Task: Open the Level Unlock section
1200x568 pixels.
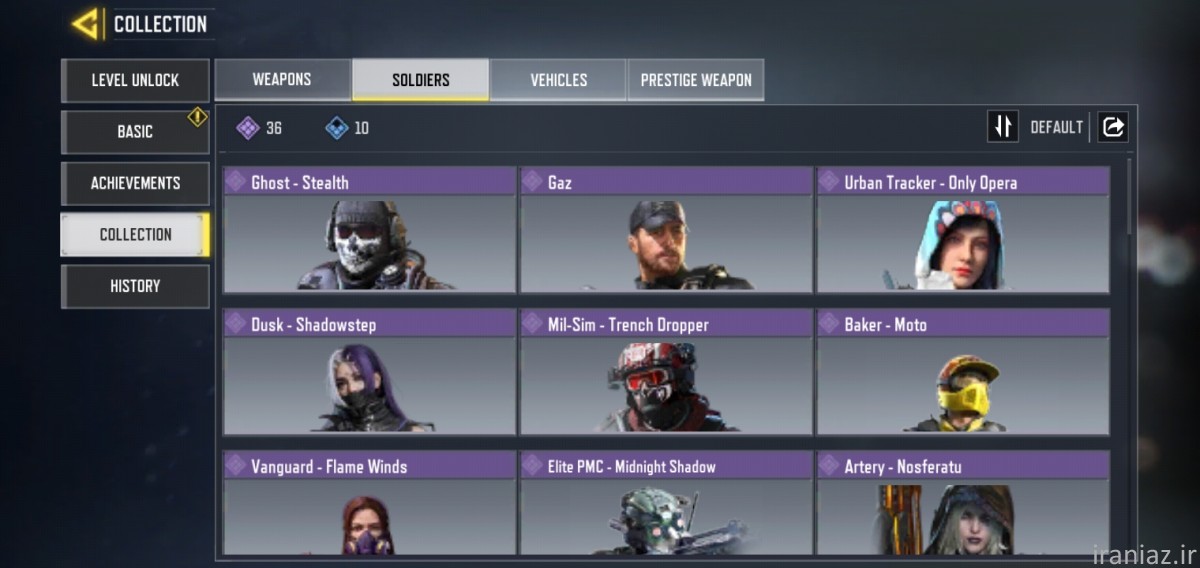Action: 135,80
